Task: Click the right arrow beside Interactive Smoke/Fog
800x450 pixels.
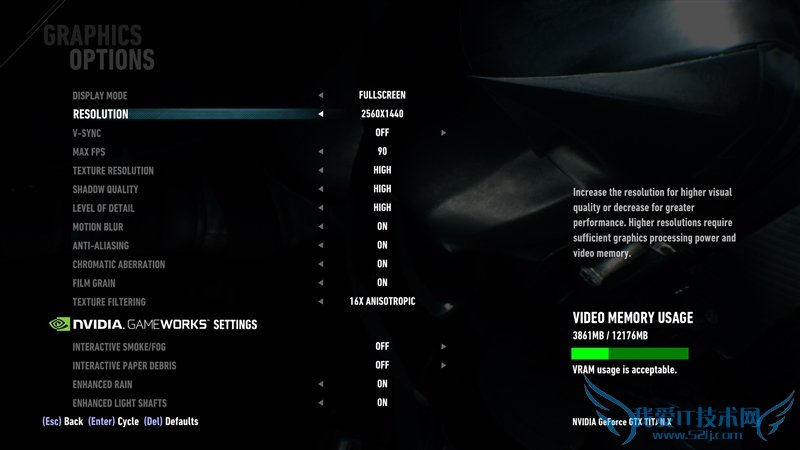Action: click(443, 347)
